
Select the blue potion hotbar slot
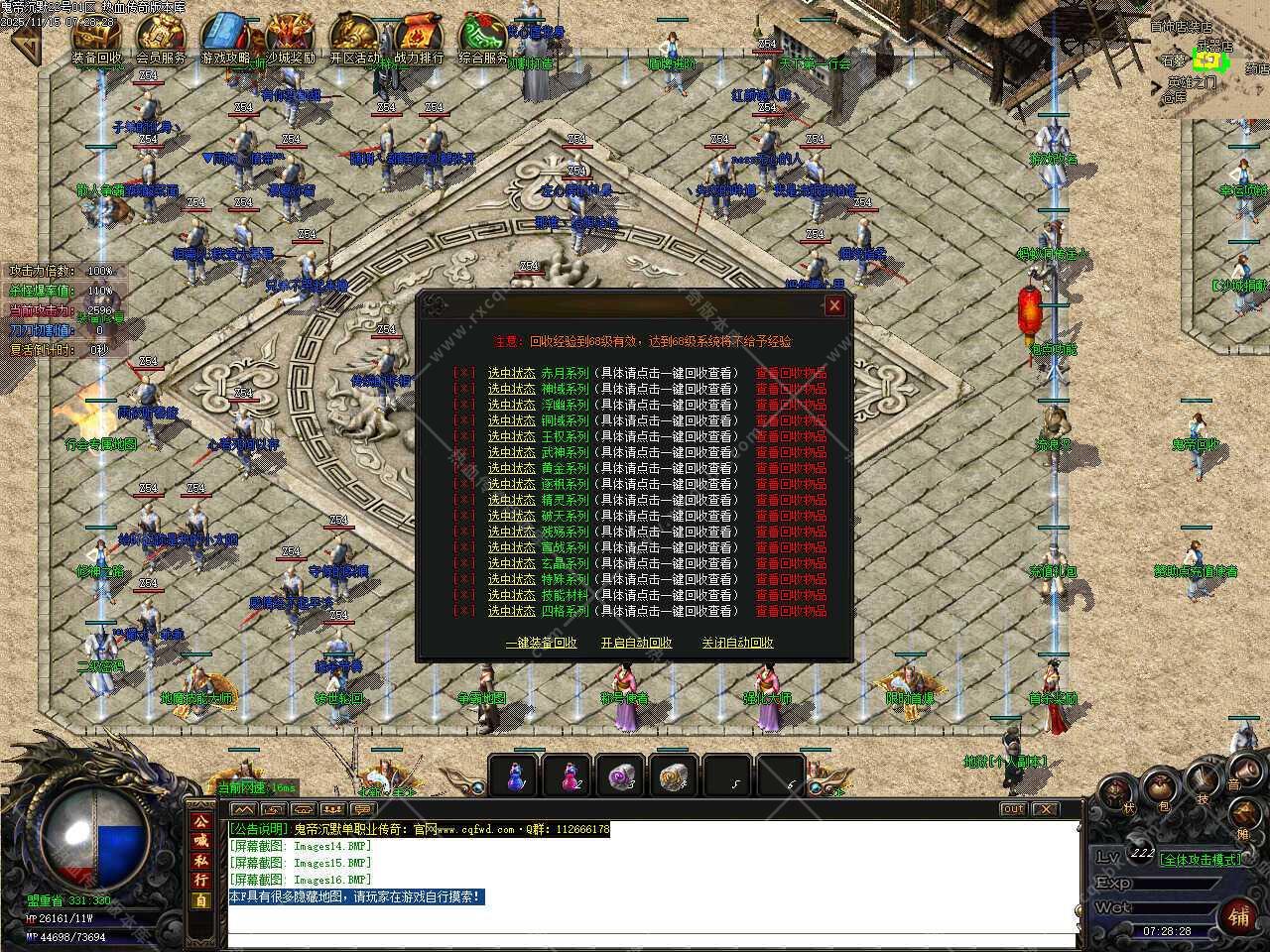(x=515, y=776)
